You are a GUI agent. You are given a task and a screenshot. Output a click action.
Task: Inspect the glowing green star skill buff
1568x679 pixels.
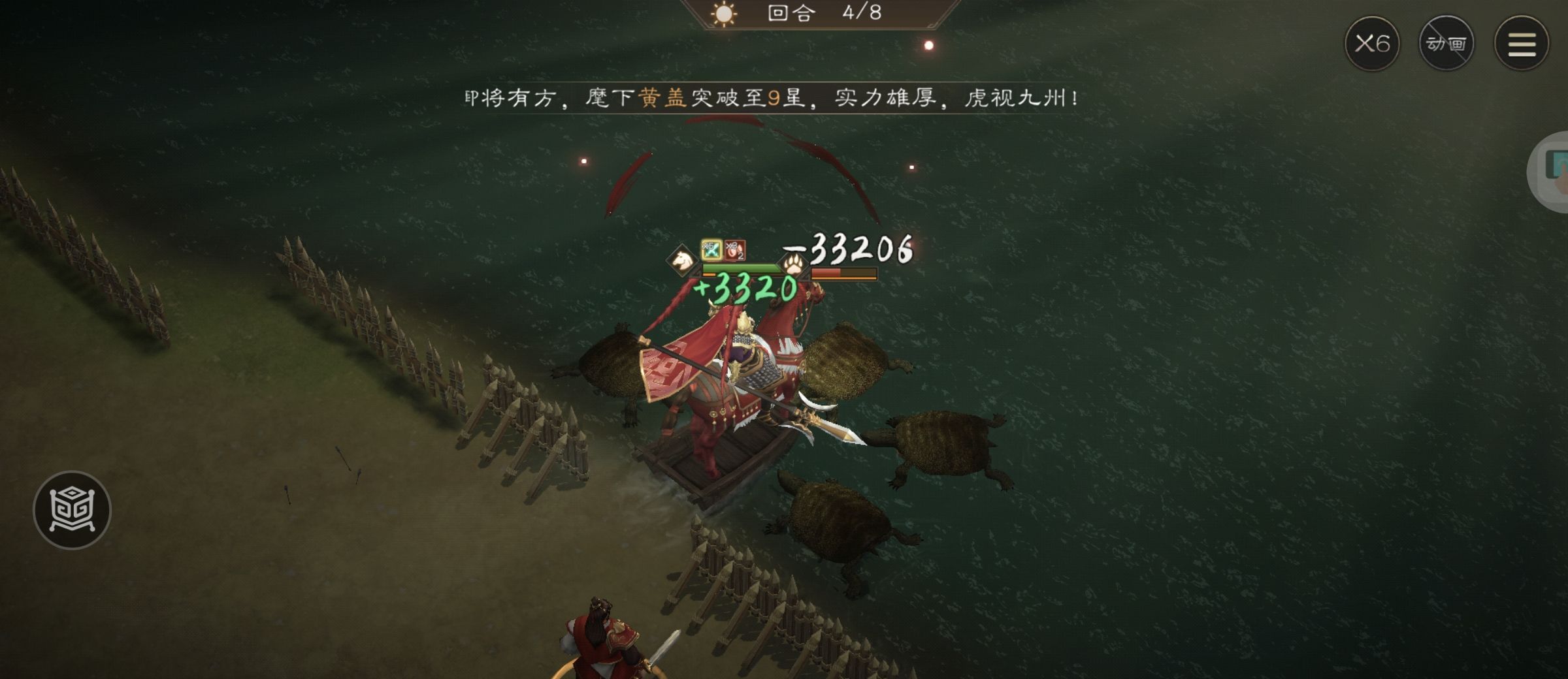click(x=711, y=251)
